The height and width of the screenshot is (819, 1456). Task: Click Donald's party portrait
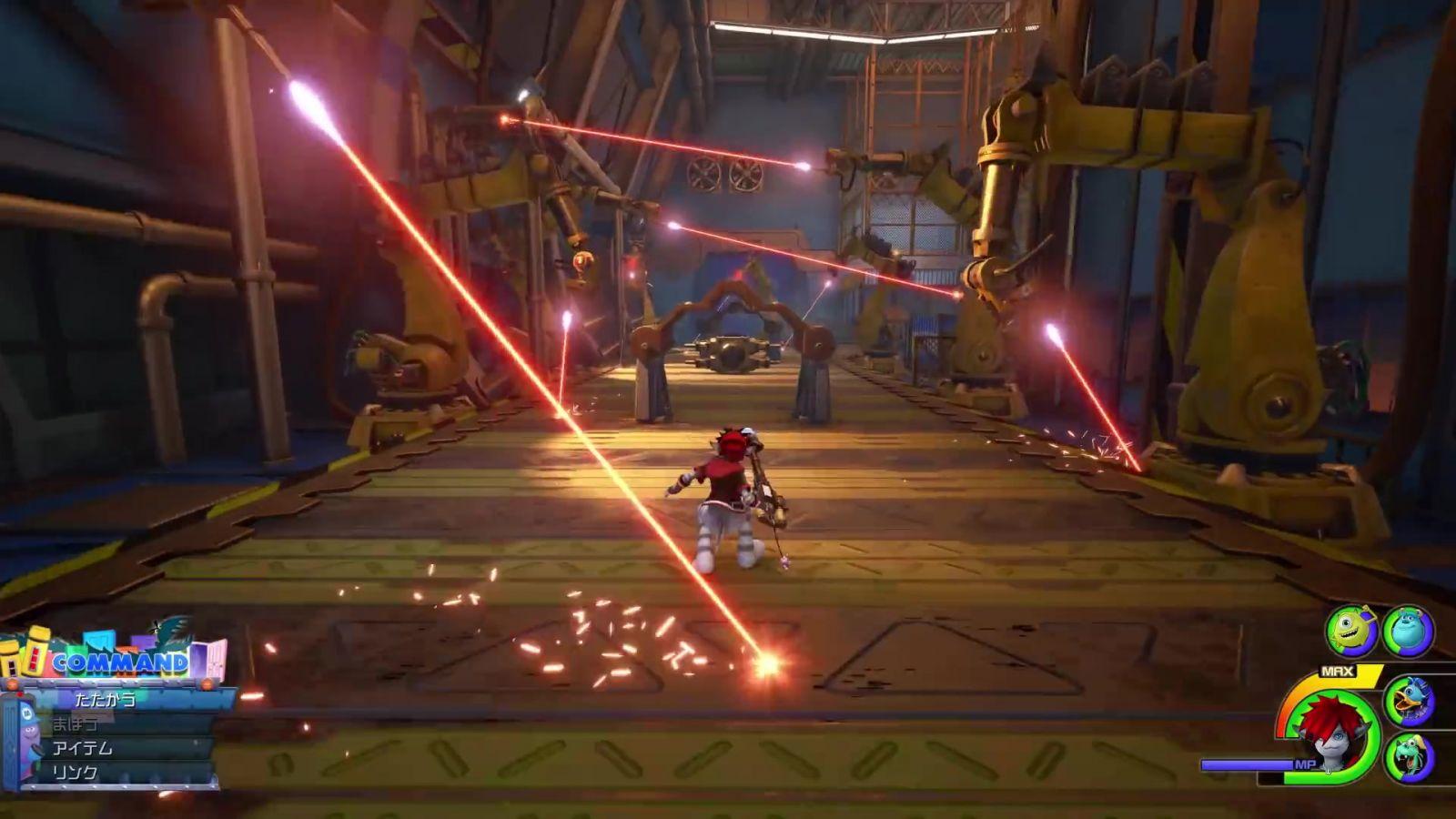(1410, 701)
